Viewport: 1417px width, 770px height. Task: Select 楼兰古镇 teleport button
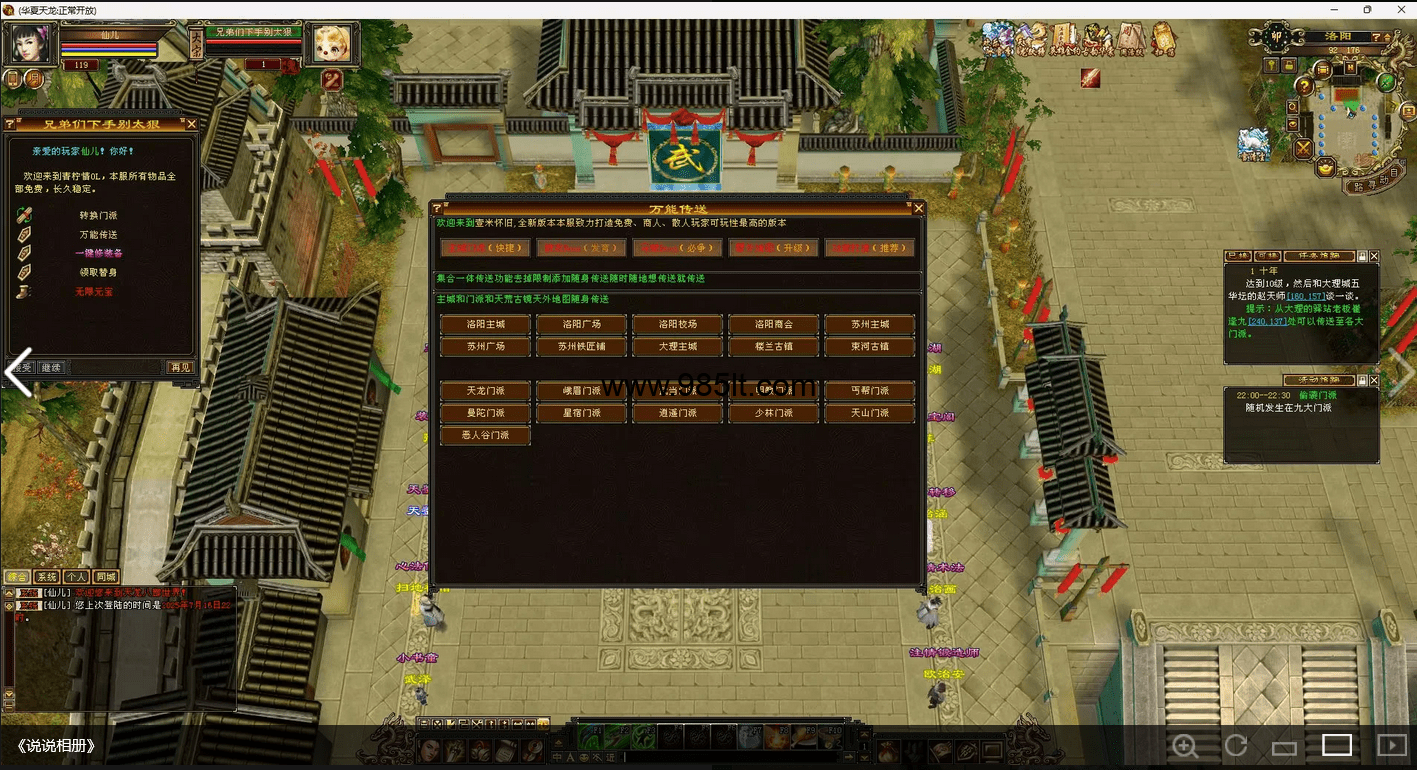point(773,347)
